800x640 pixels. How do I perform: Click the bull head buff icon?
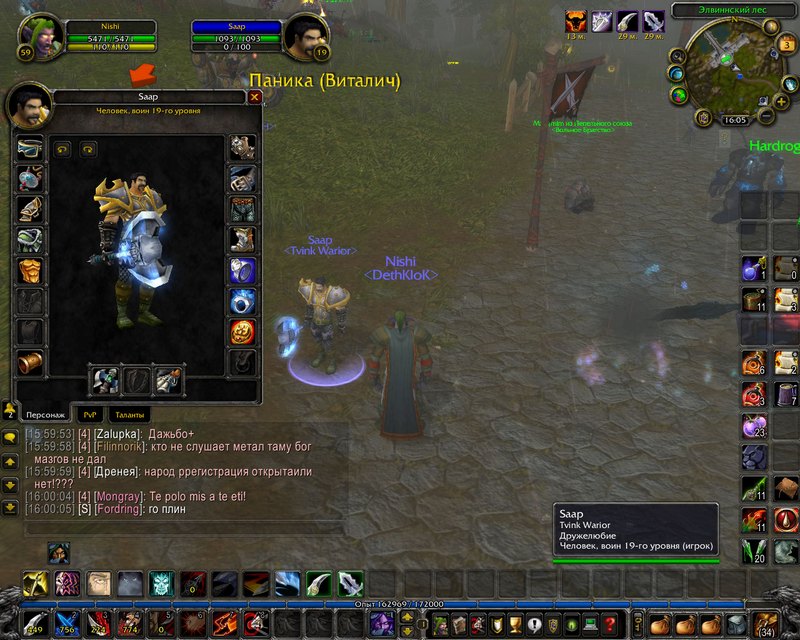coord(576,21)
